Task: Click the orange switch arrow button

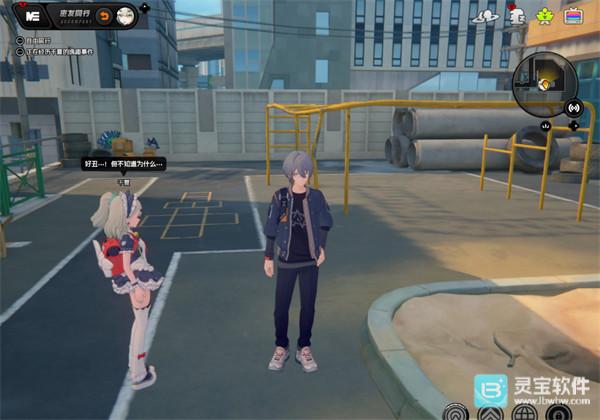Action: (x=102, y=16)
